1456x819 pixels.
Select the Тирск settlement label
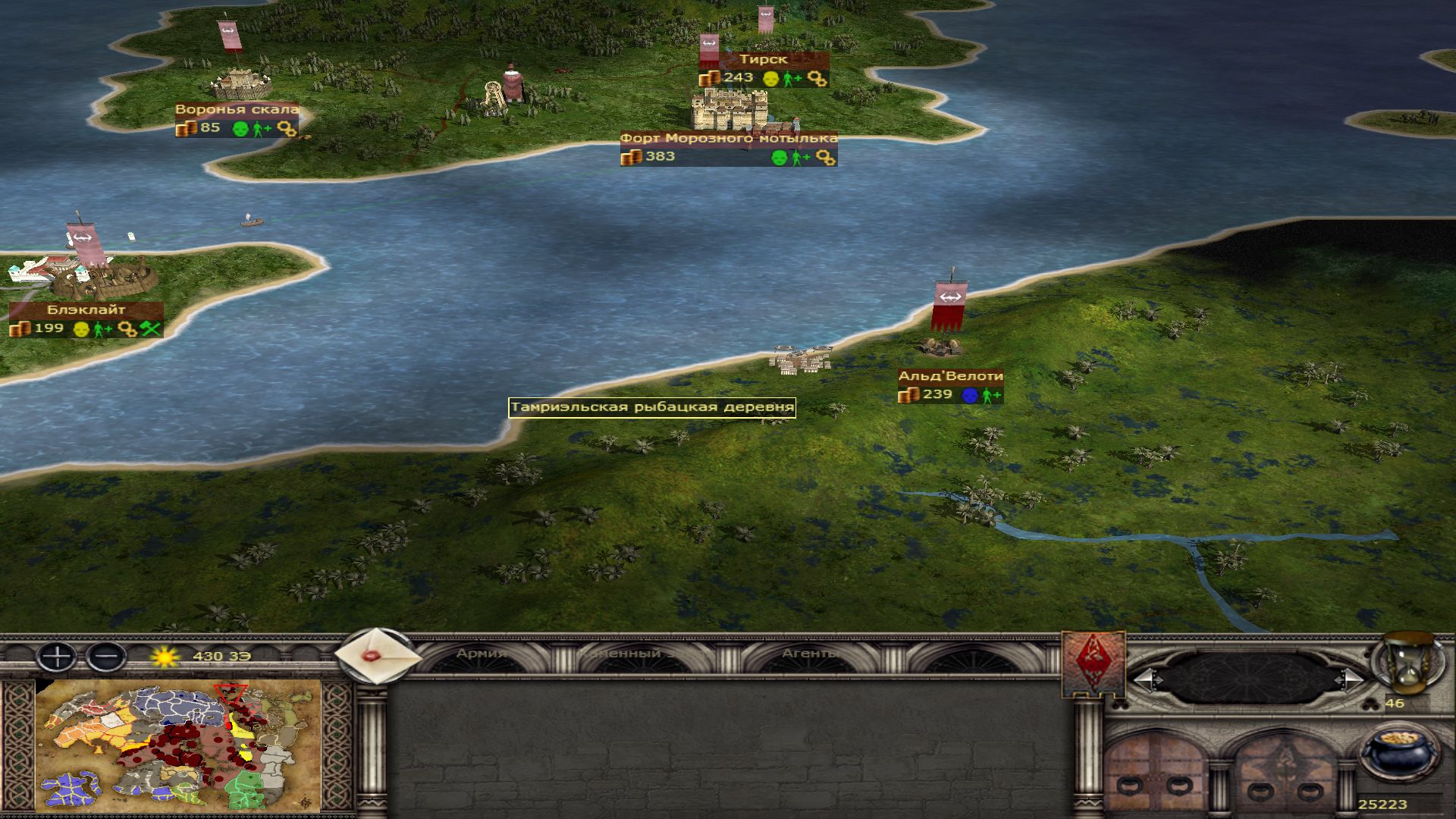pos(763,59)
